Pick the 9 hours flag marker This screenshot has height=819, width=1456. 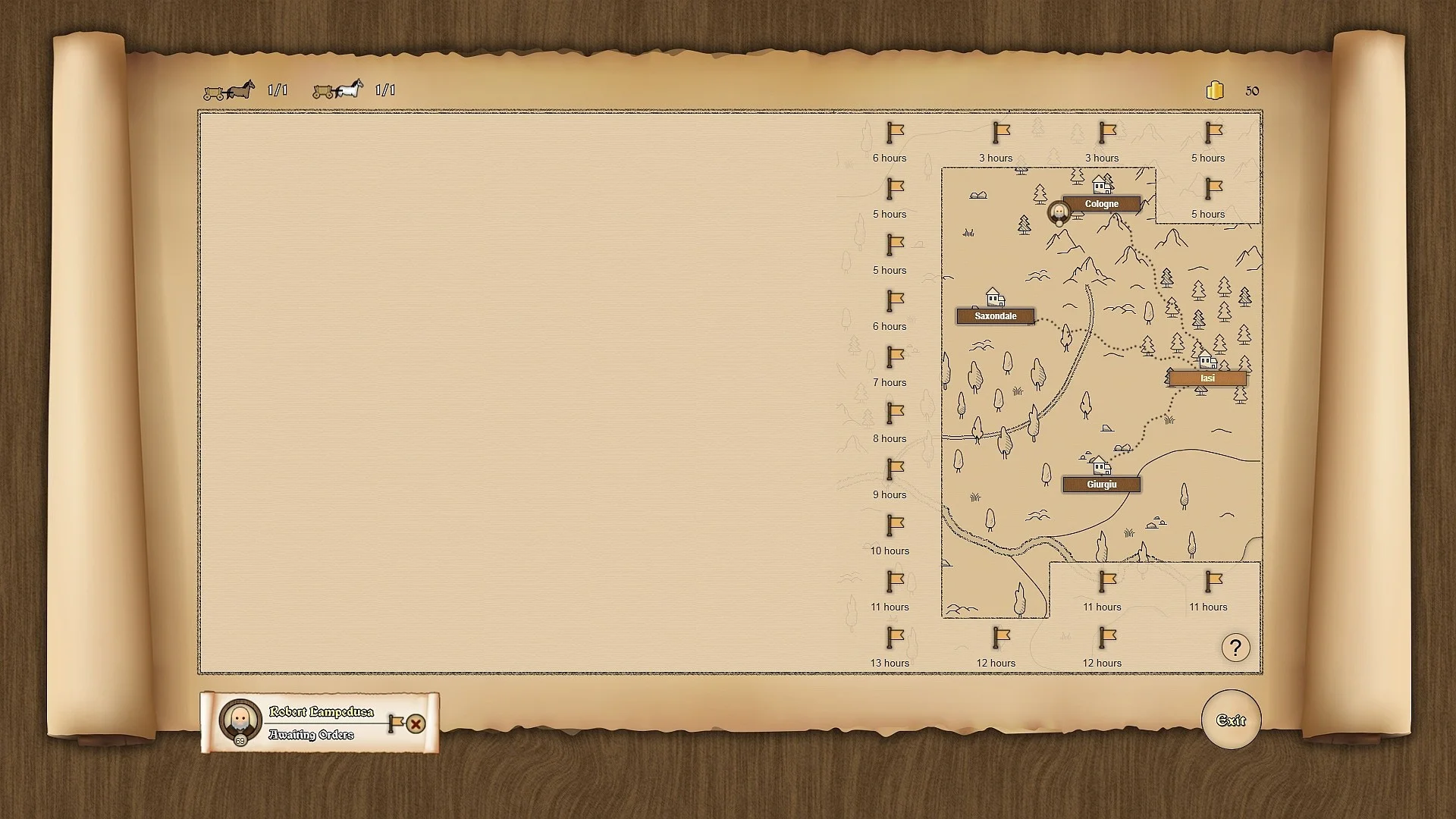896,469
